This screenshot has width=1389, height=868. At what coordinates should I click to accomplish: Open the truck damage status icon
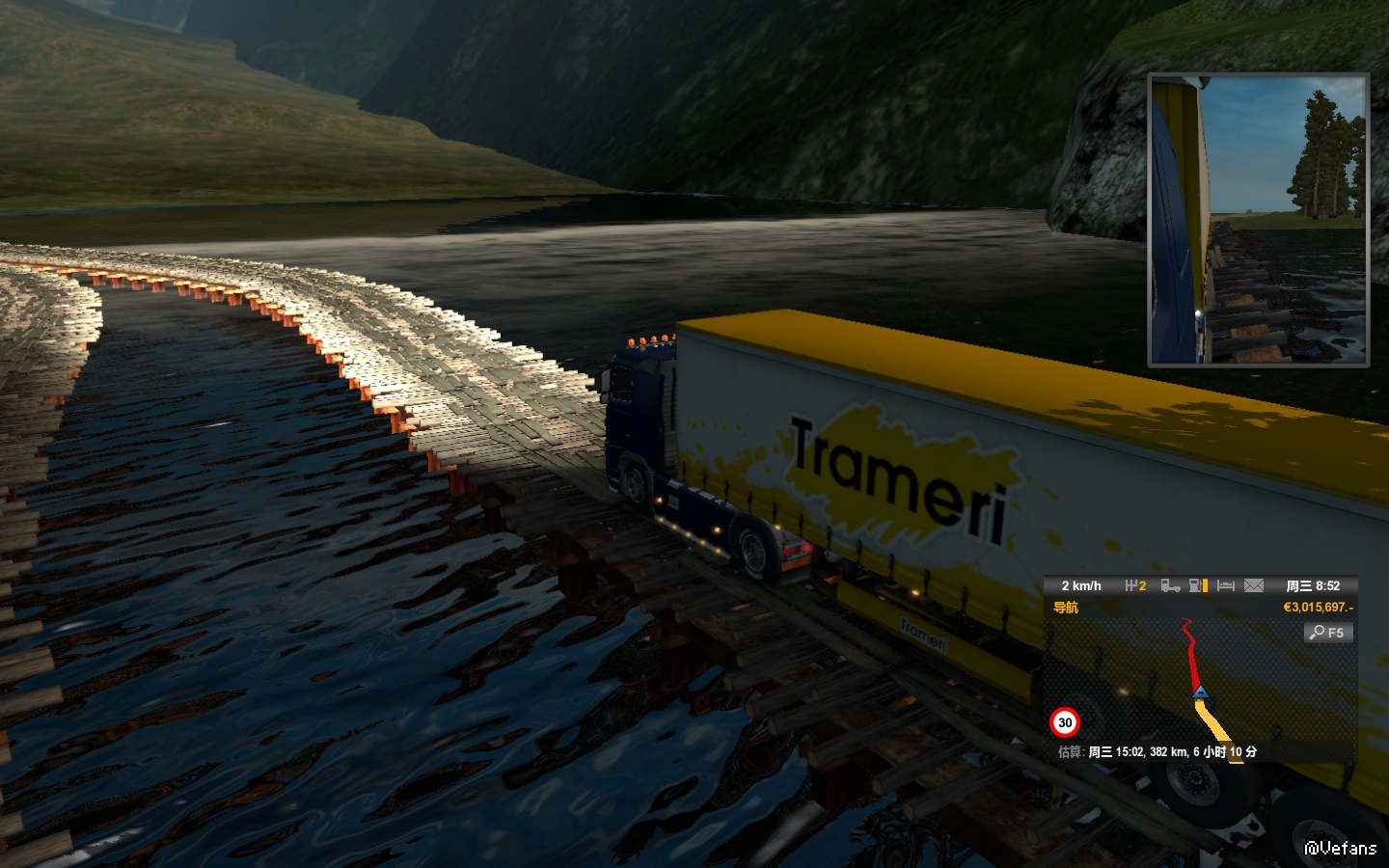click(x=1170, y=585)
